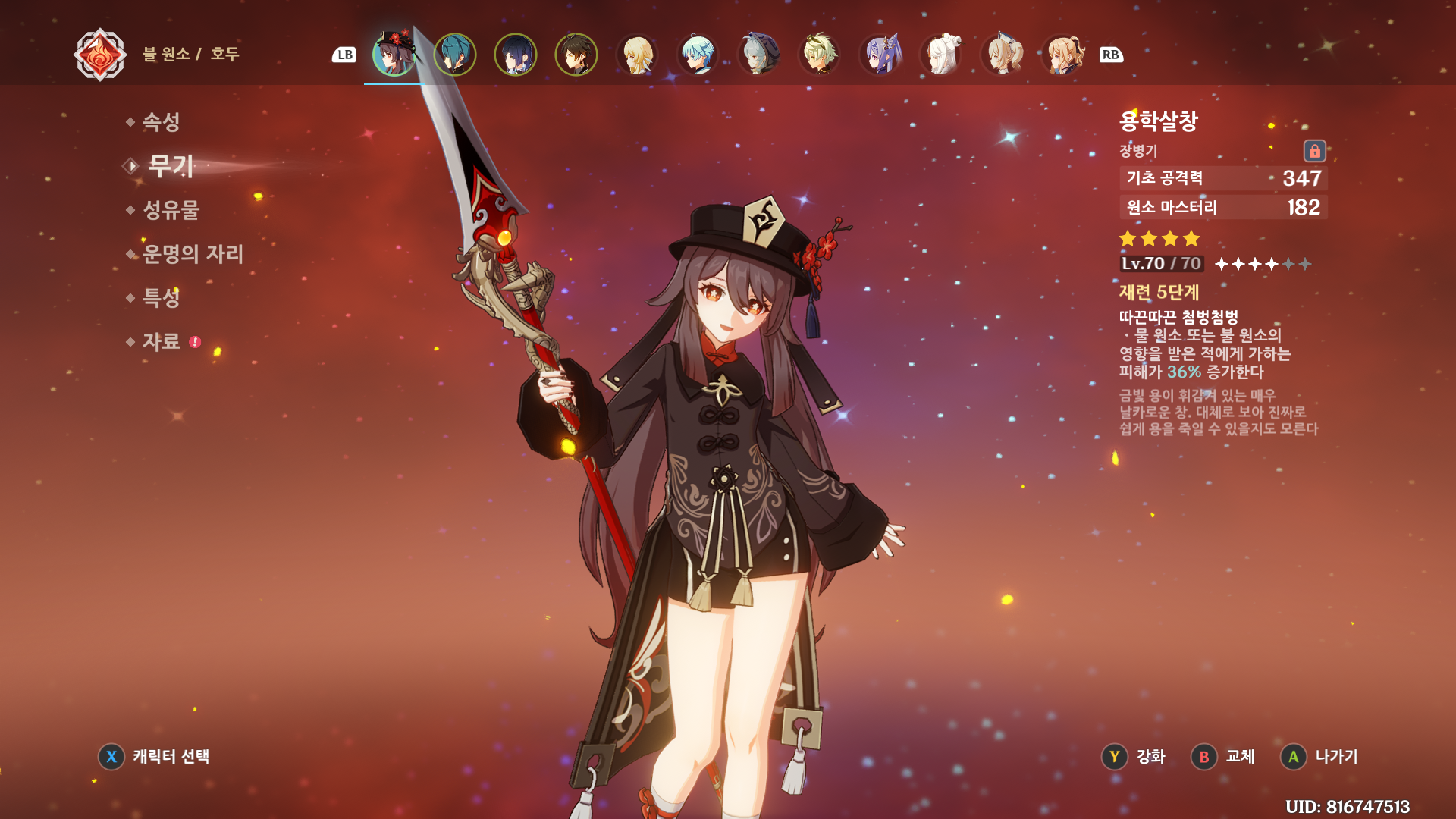Select Ningguang's white-haired portrait
Screen dimensions: 1456x819
click(x=941, y=55)
